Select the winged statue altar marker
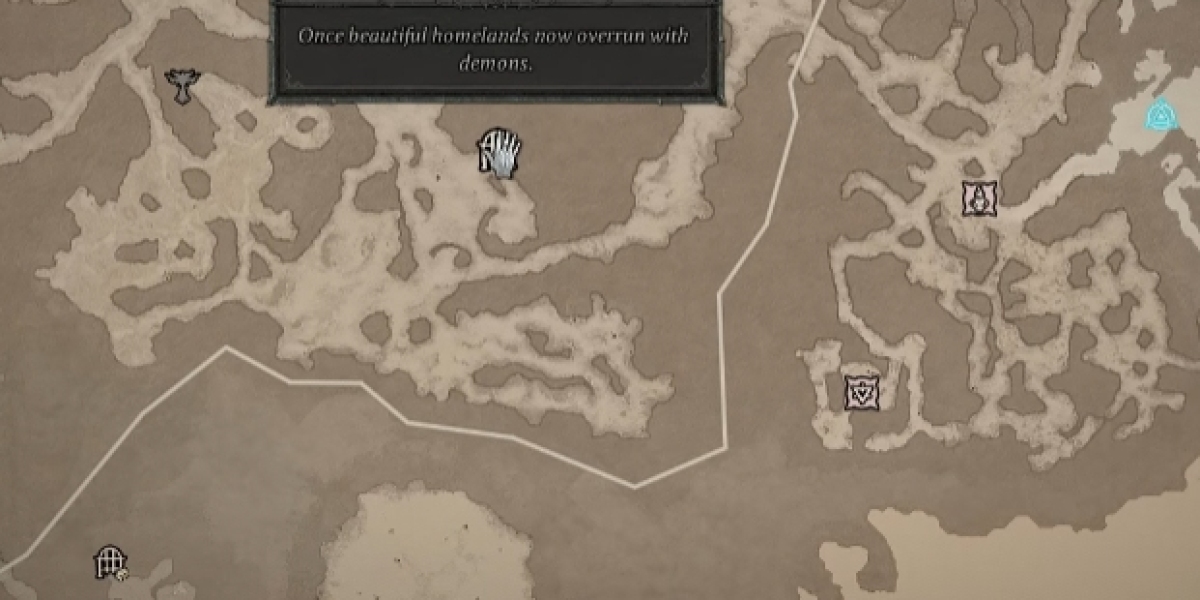 pos(182,86)
